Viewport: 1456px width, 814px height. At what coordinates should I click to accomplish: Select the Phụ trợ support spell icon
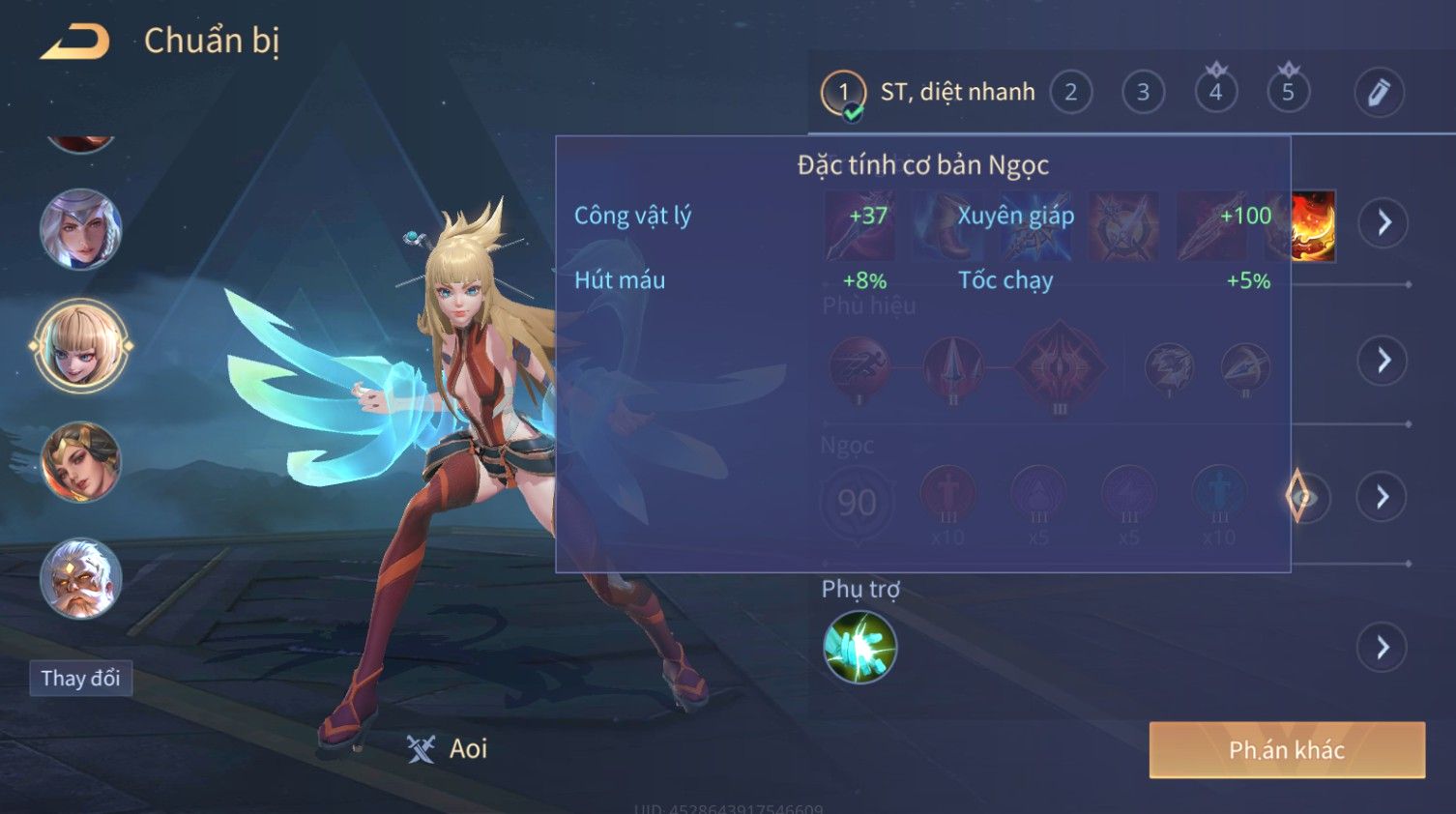pyautogui.click(x=859, y=647)
